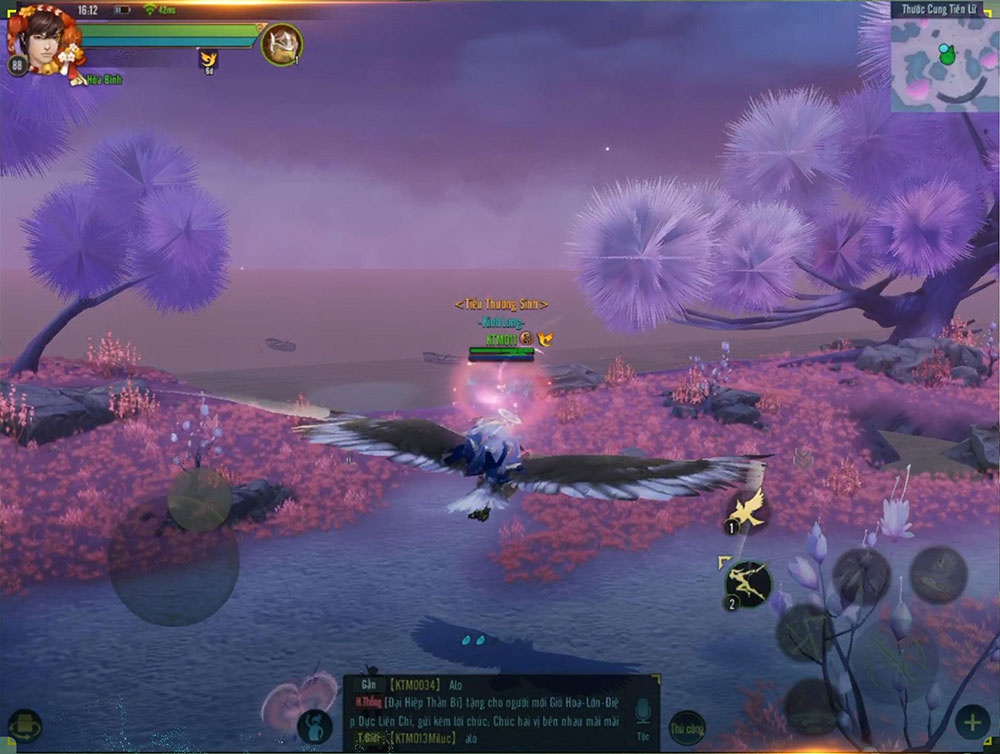The width and height of the screenshot is (1000, 754).
Task: Activate the golden bird skill numbered 1
Action: pyautogui.click(x=746, y=509)
